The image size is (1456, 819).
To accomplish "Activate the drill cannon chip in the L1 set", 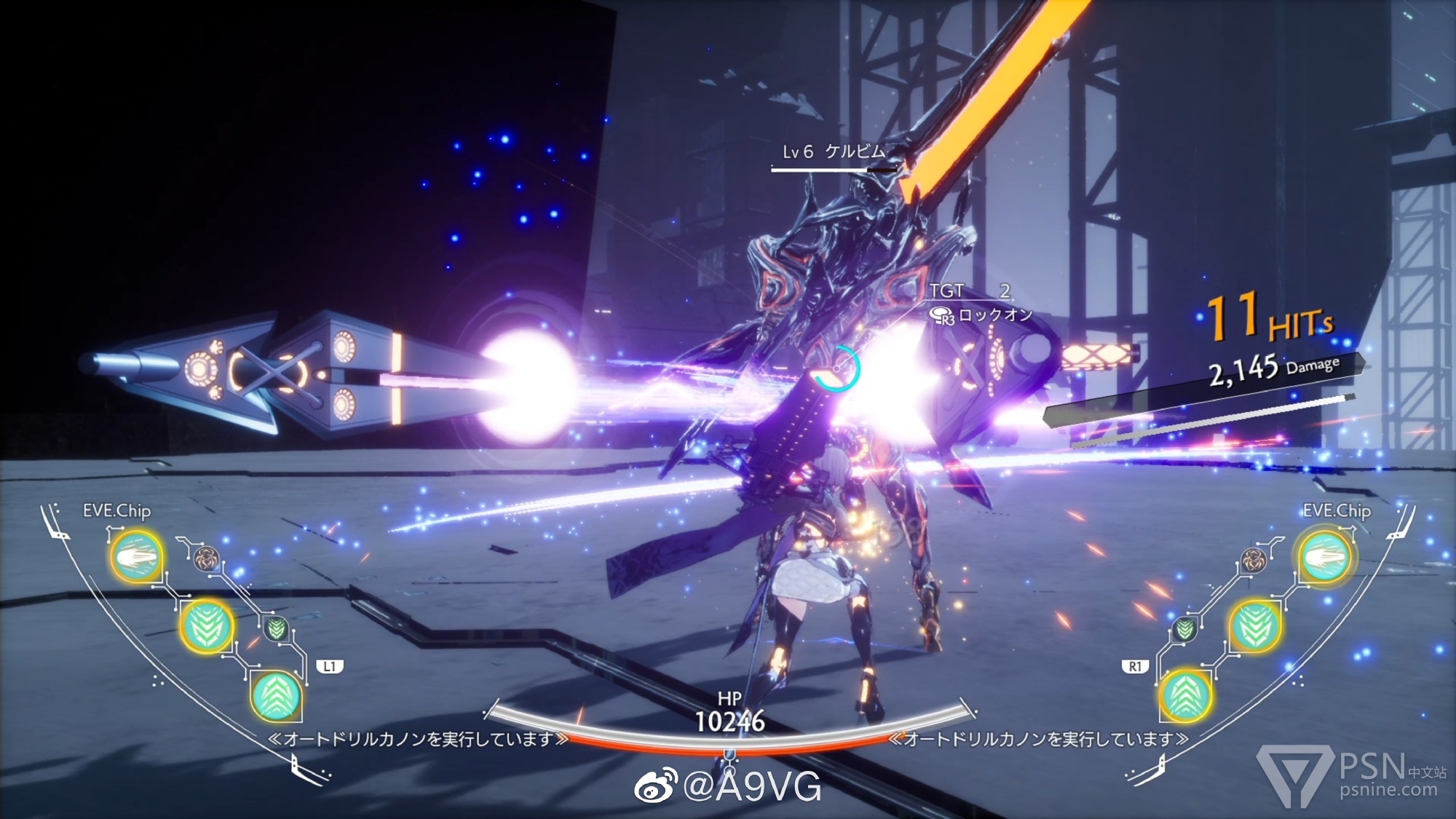I will pyautogui.click(x=136, y=558).
